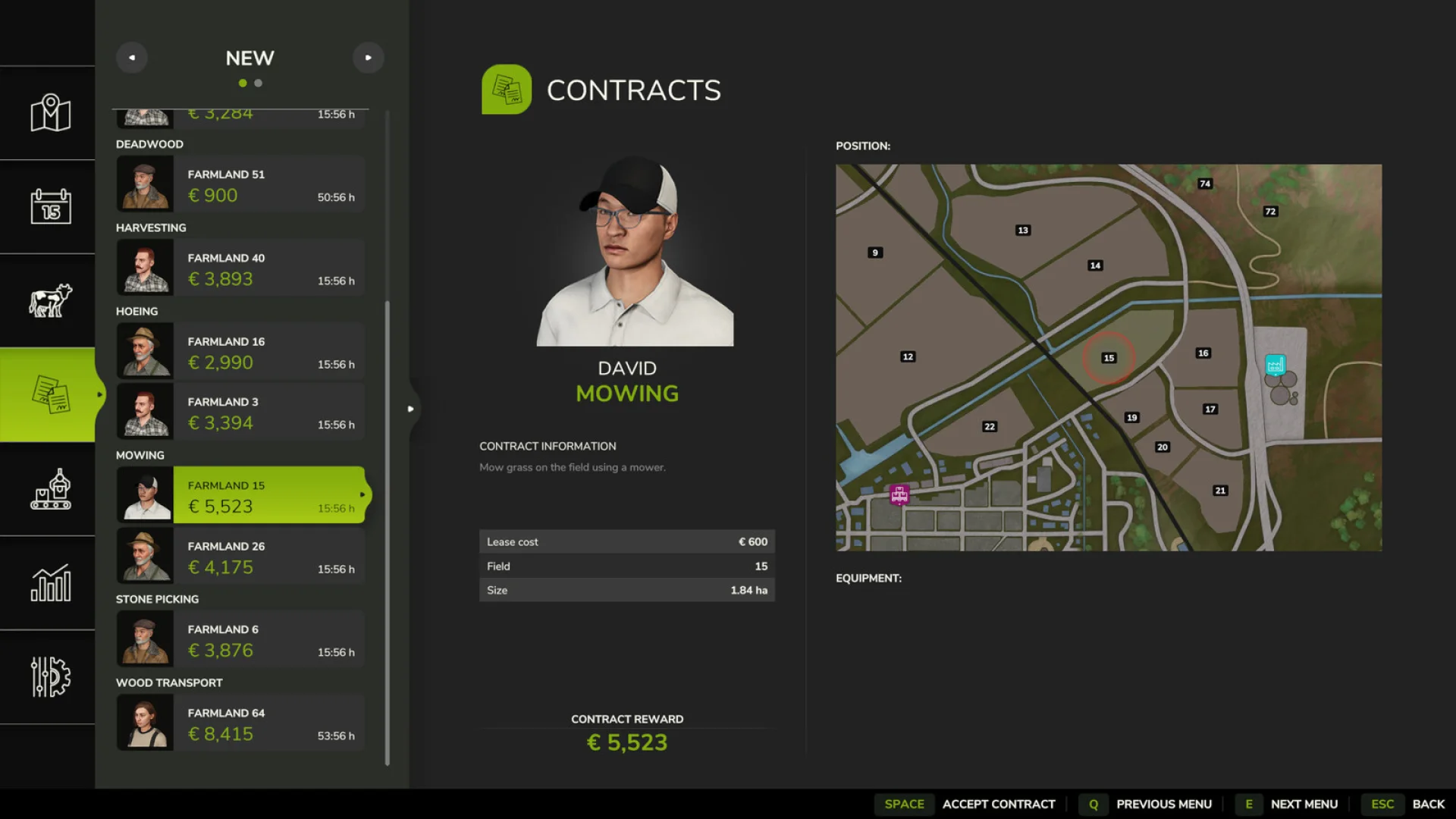1456x819 pixels.
Task: Click PREVIOUS MENU in the bottom bar
Action: point(1165,804)
